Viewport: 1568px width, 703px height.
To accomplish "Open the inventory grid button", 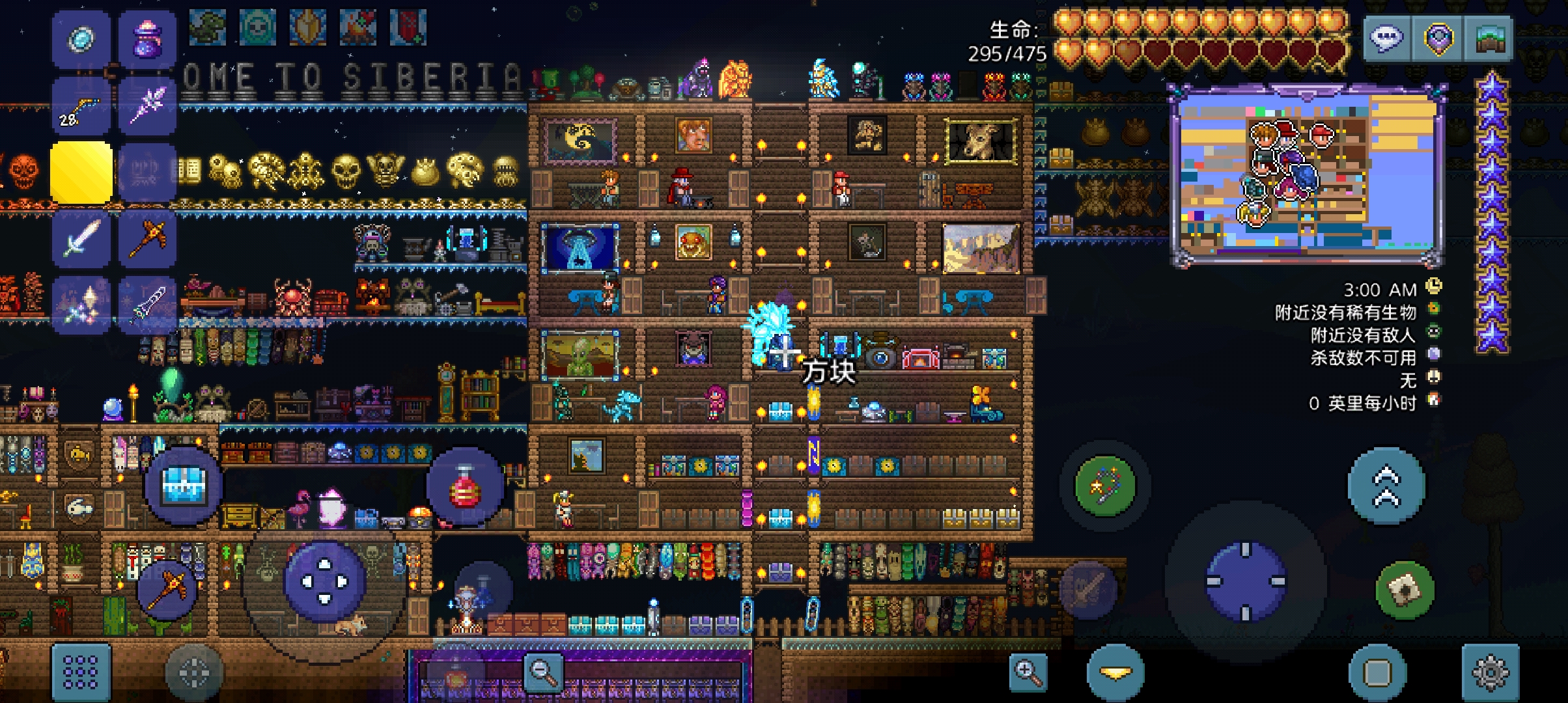I will click(x=81, y=672).
